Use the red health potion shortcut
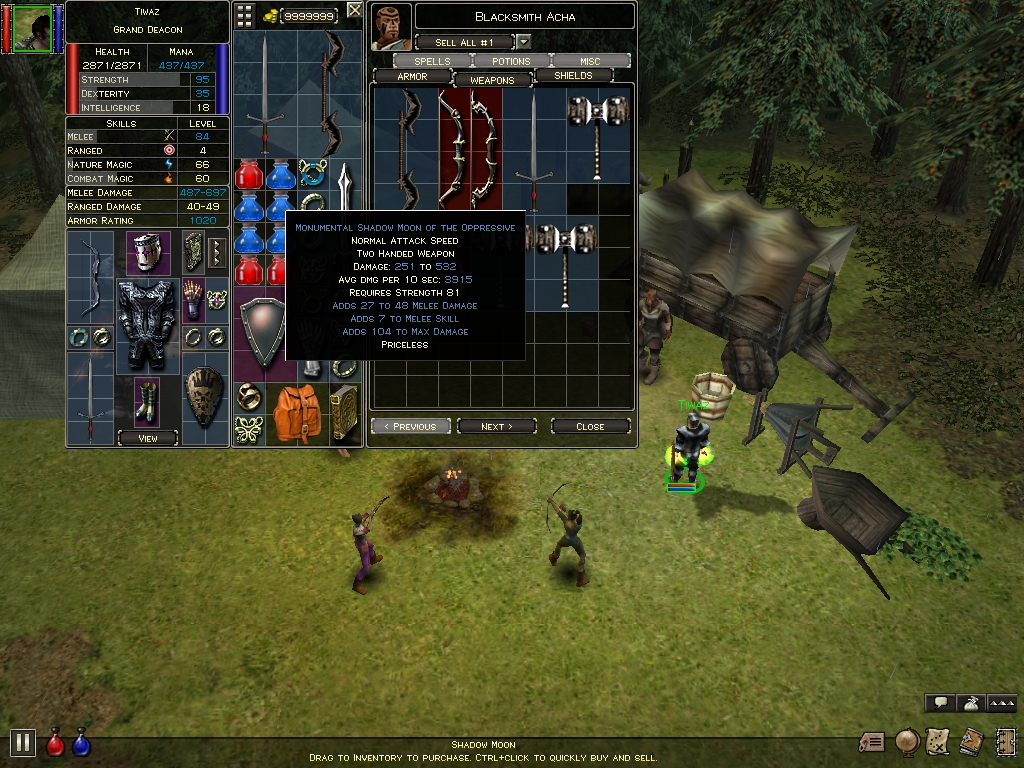 56,743
